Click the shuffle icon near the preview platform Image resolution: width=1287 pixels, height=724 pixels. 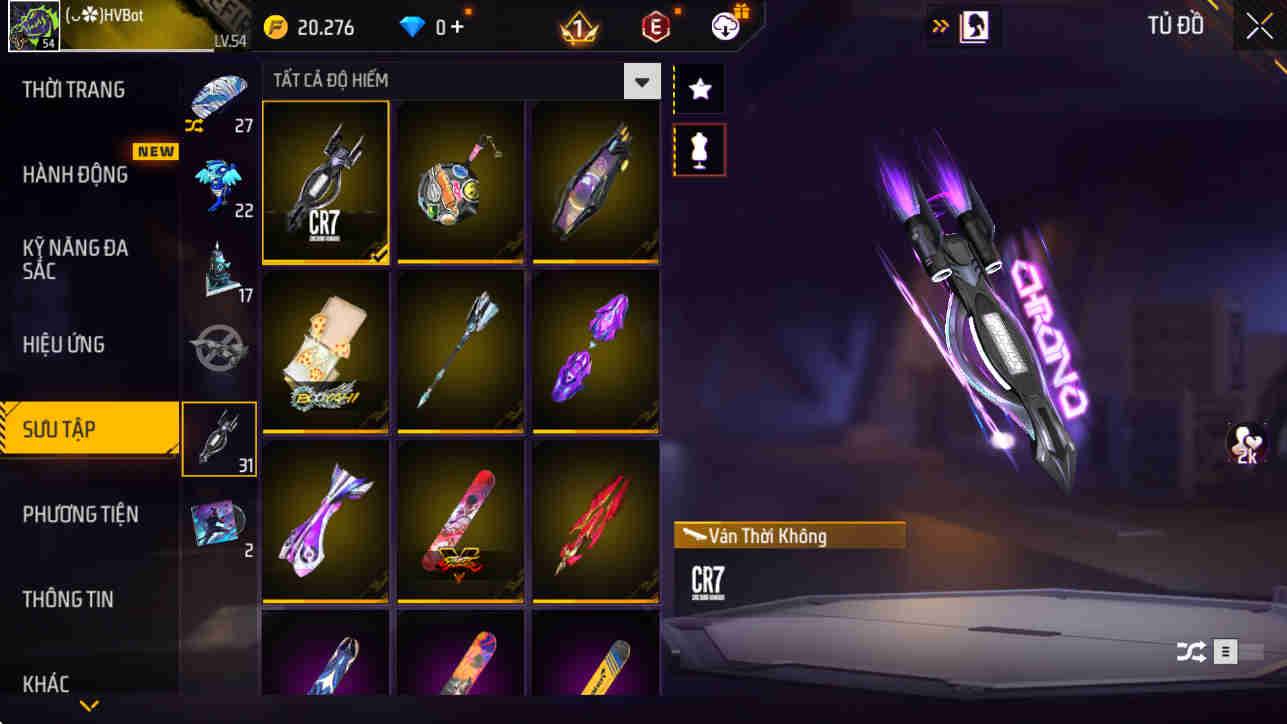[1191, 651]
